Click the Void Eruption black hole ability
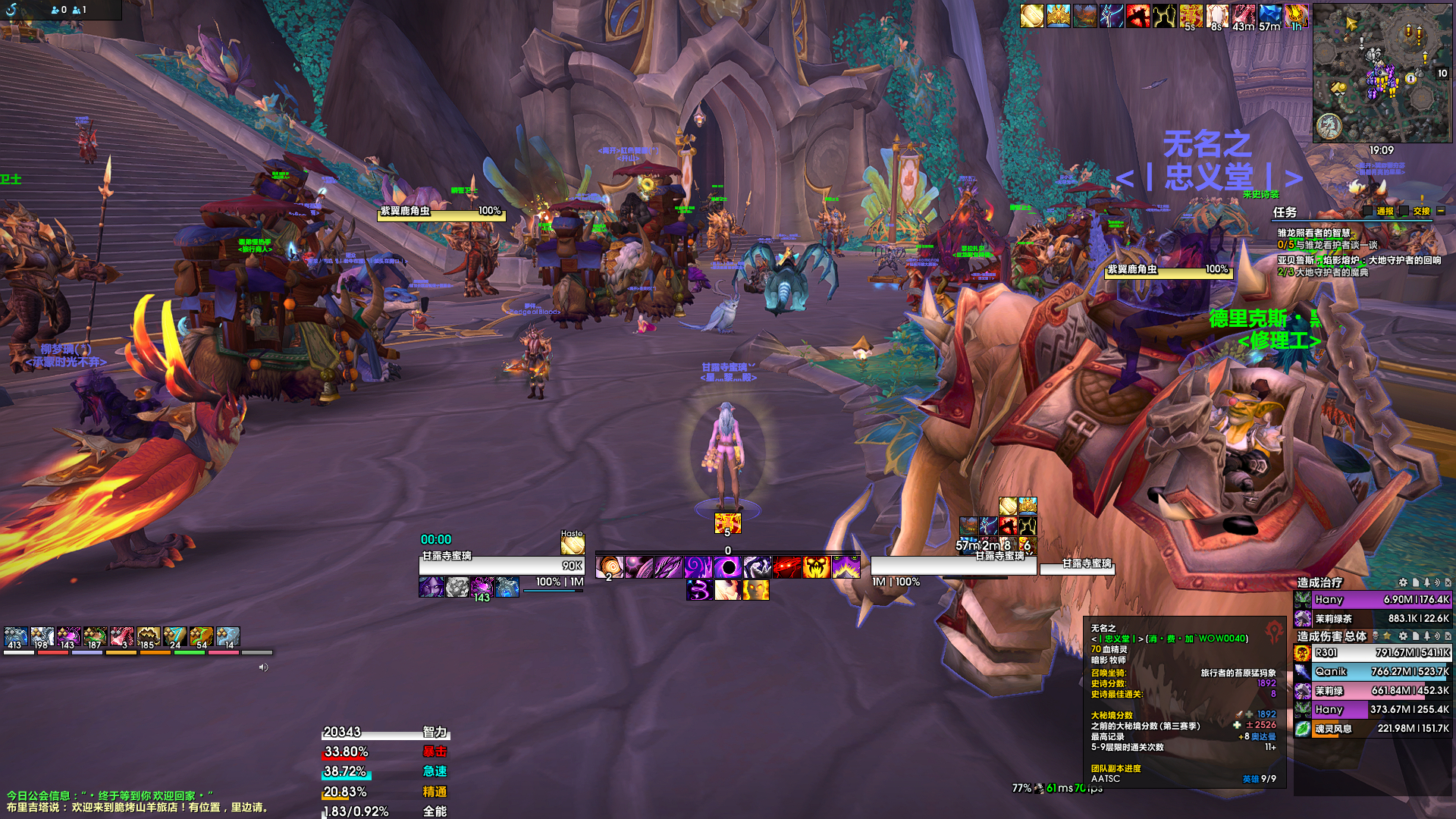 (x=728, y=567)
